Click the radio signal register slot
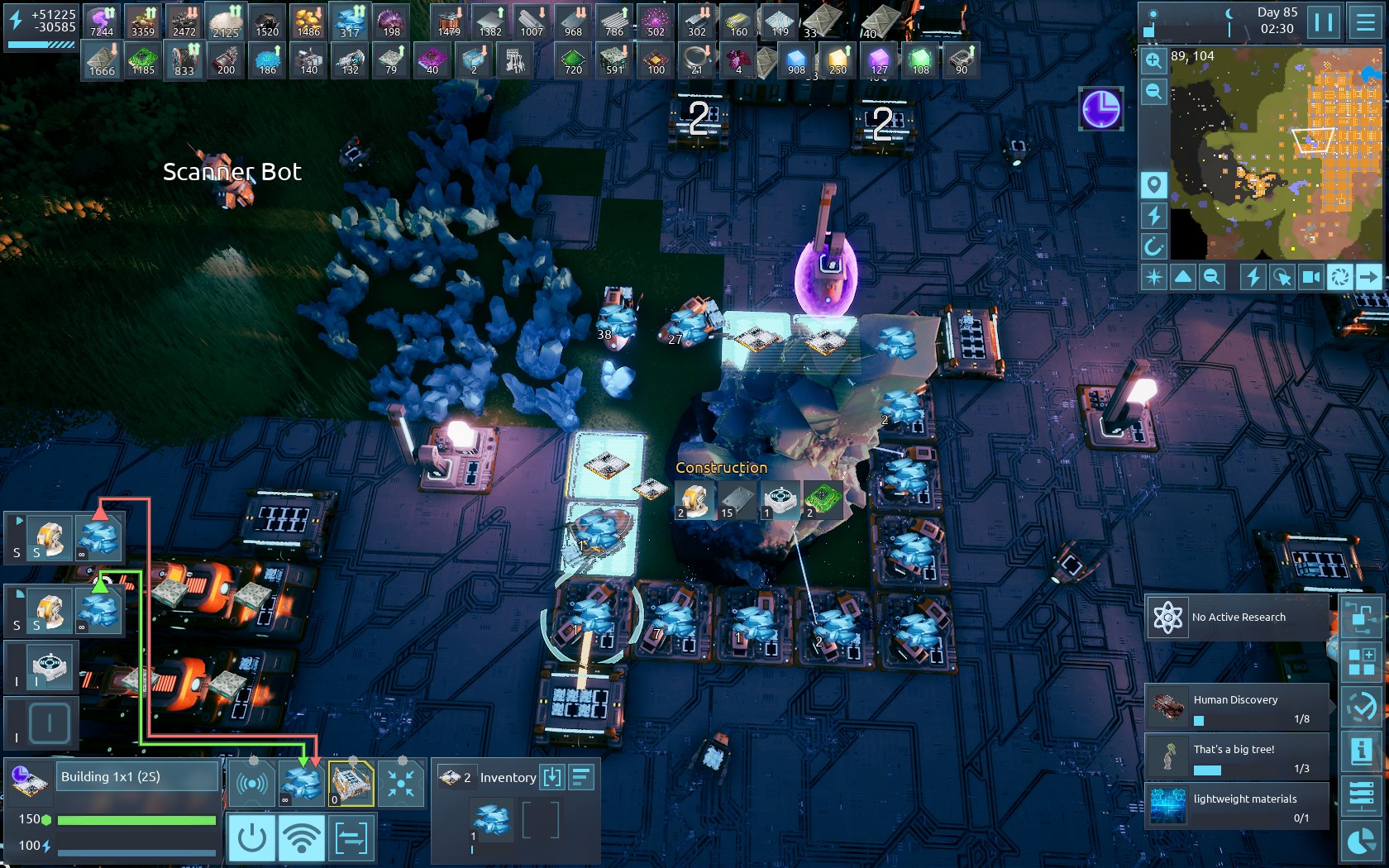The image size is (1389, 868). (x=252, y=783)
